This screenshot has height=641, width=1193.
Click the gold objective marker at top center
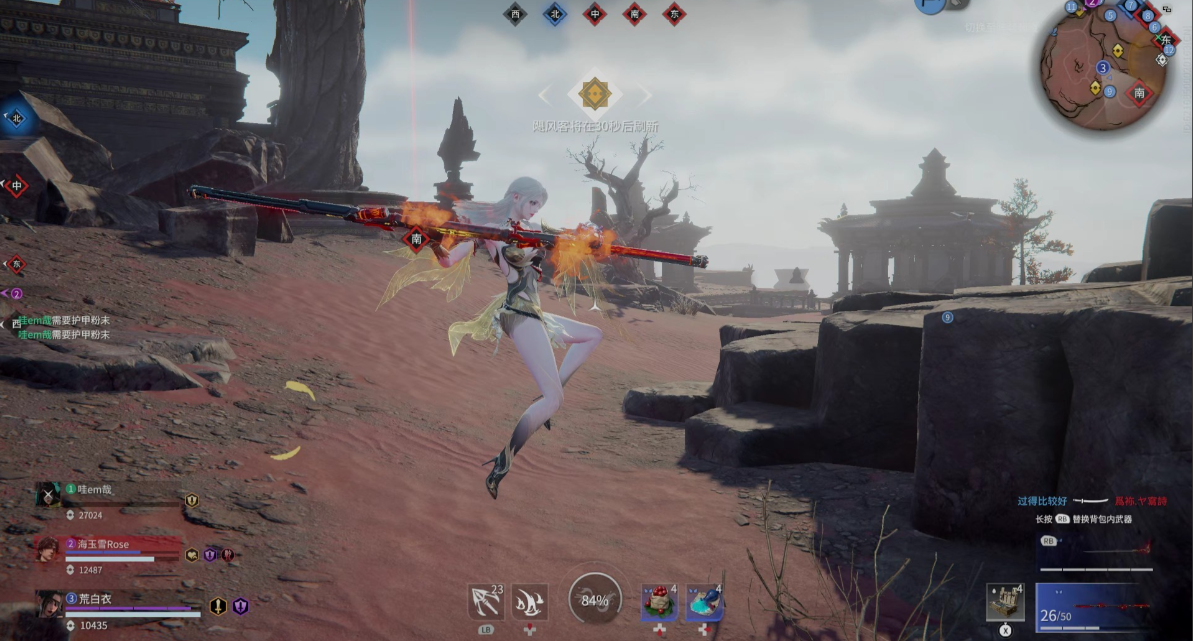[x=595, y=94]
